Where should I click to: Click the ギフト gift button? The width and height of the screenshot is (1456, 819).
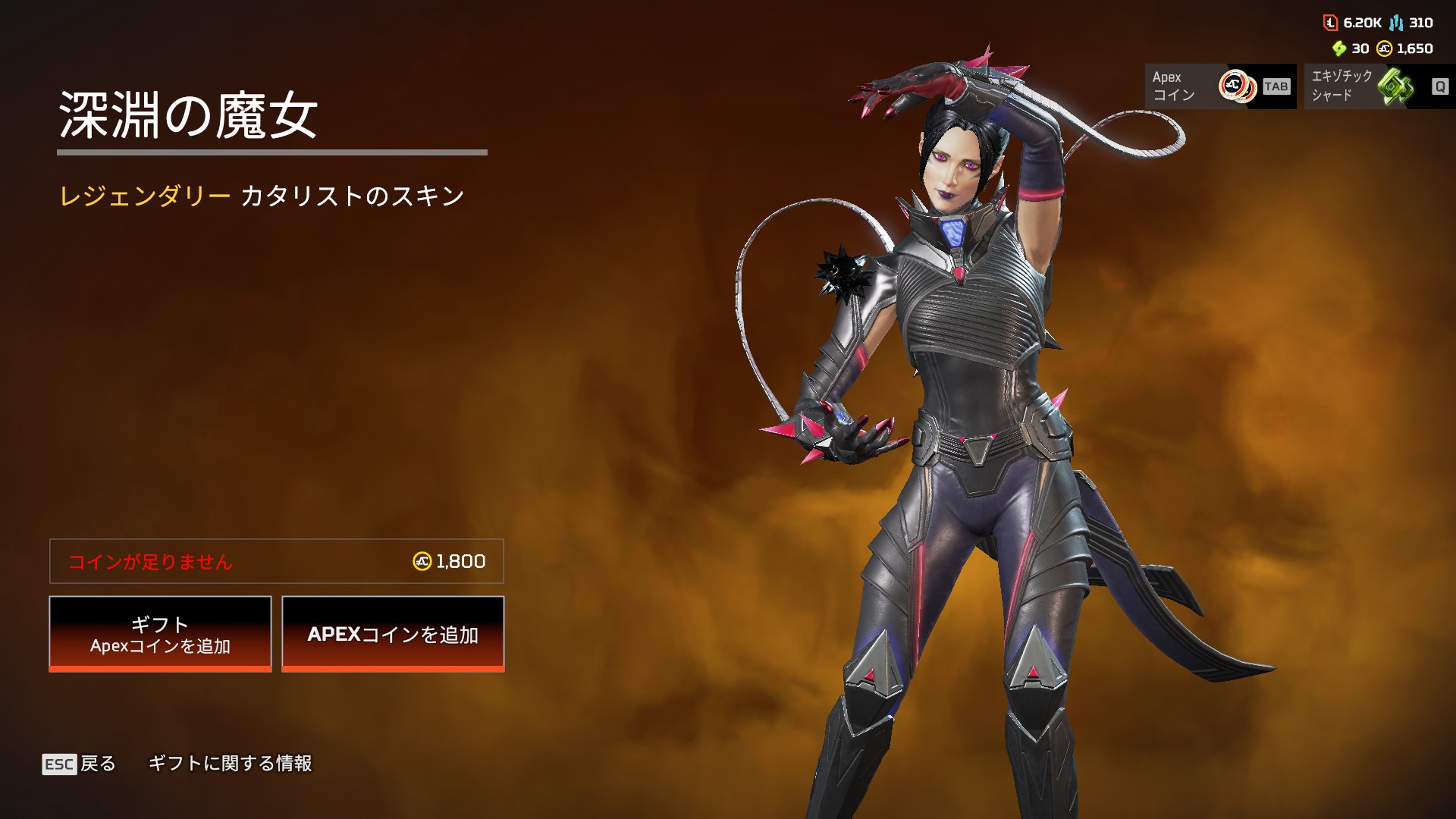click(160, 634)
